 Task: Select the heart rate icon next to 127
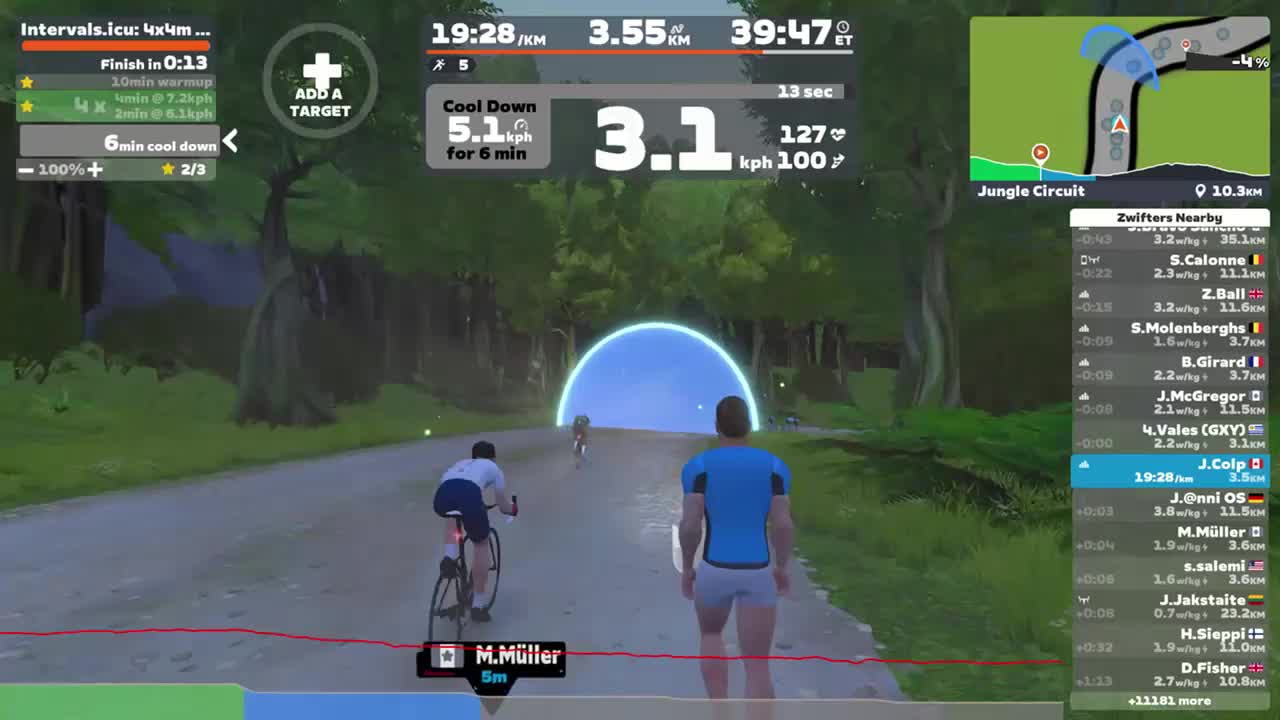(839, 132)
